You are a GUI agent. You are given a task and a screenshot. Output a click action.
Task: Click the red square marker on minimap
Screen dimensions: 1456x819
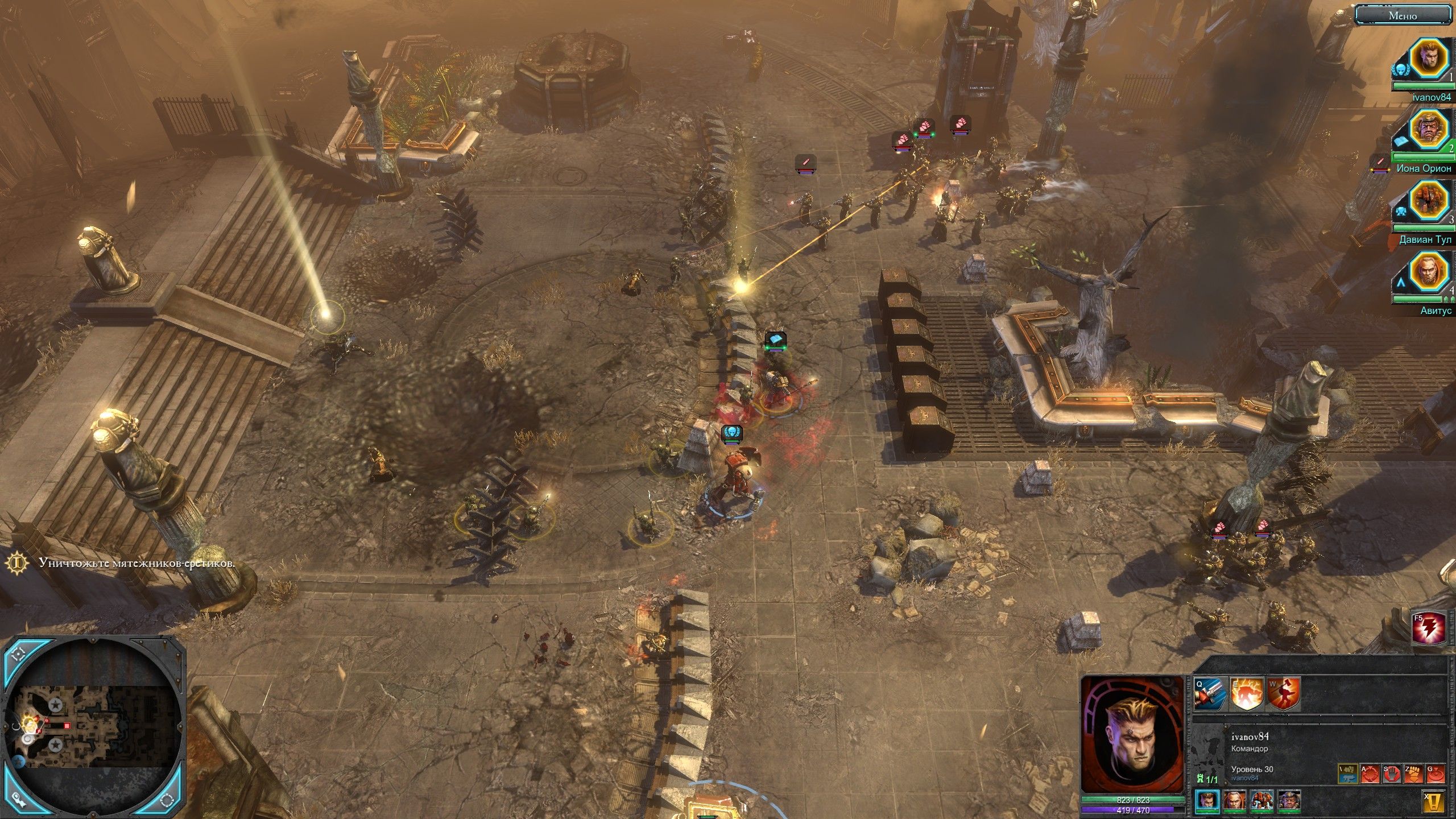[x=67, y=726]
